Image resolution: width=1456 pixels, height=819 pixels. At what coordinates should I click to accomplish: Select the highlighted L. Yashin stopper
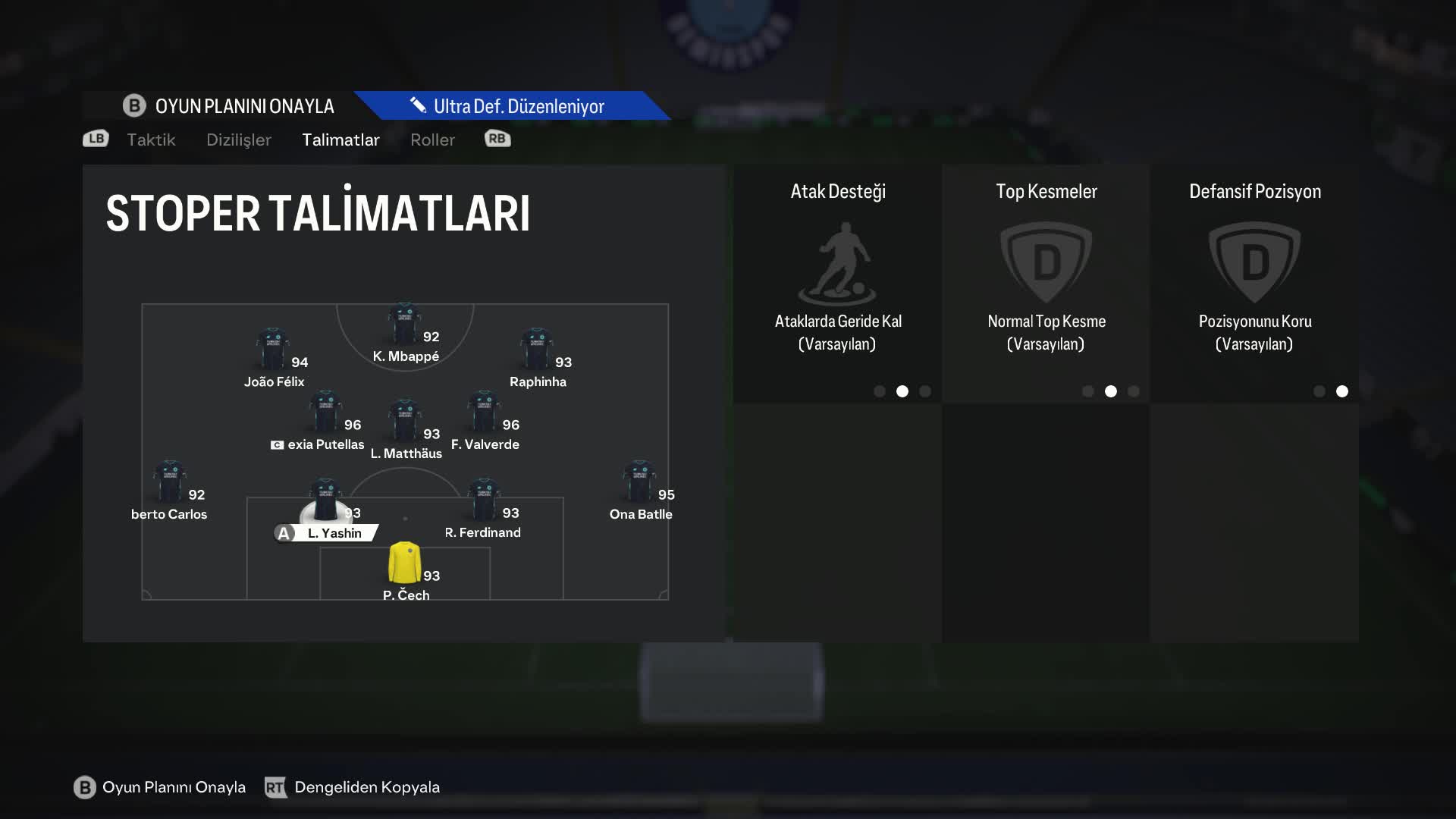(325, 502)
